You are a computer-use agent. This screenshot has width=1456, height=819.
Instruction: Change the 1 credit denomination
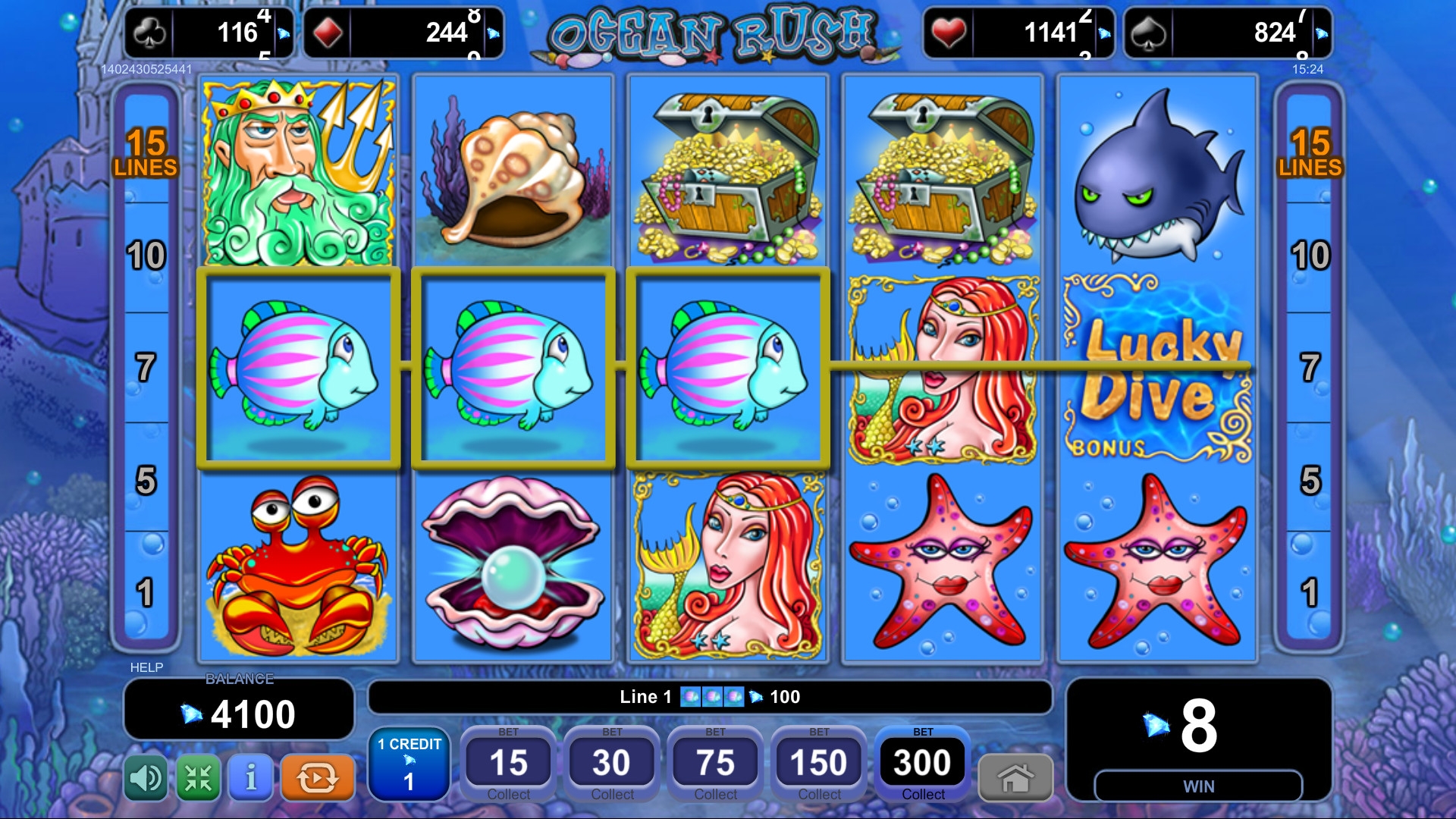[409, 764]
